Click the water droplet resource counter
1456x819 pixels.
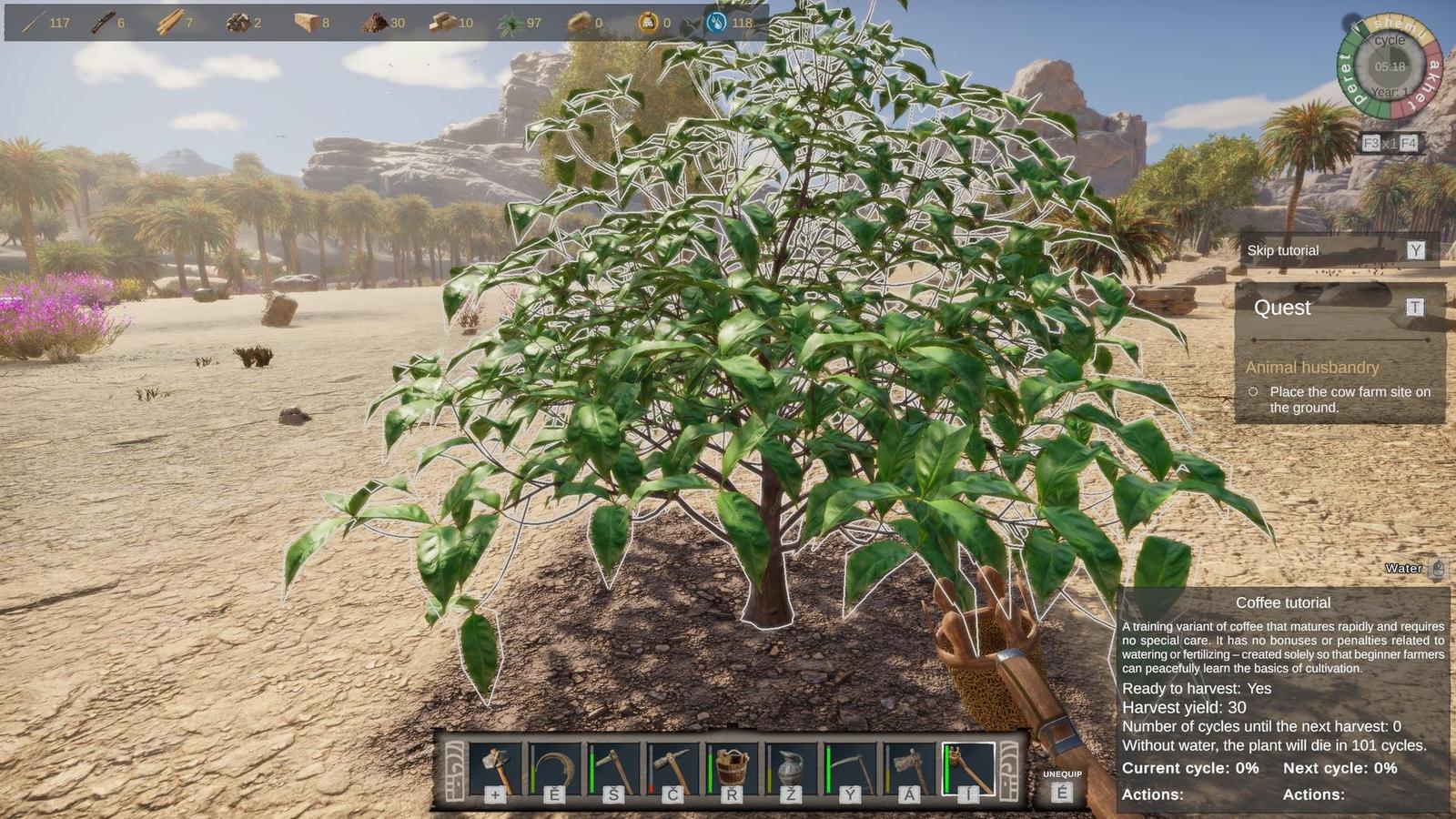(717, 24)
